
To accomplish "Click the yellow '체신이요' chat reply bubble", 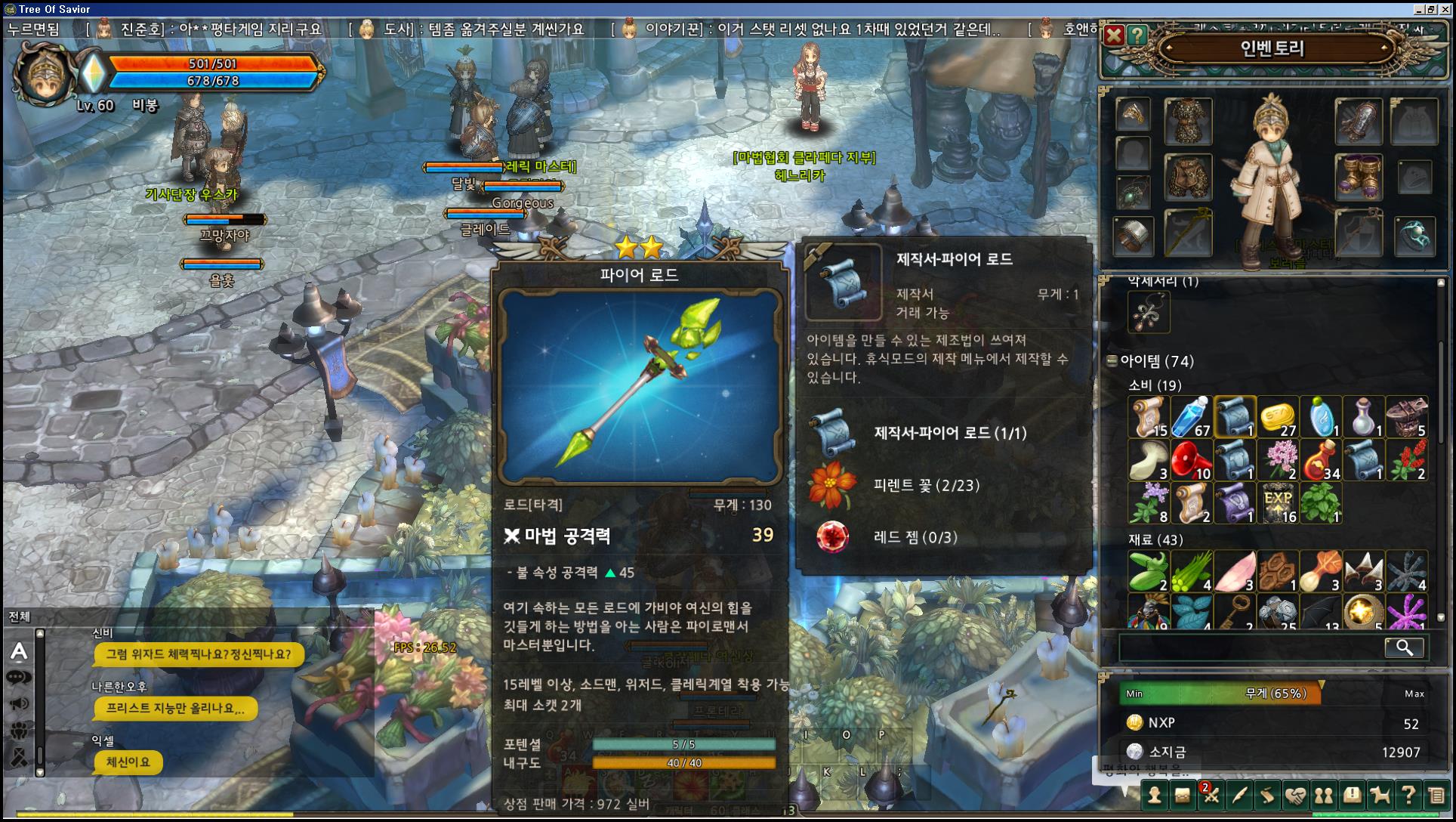I will click(127, 763).
